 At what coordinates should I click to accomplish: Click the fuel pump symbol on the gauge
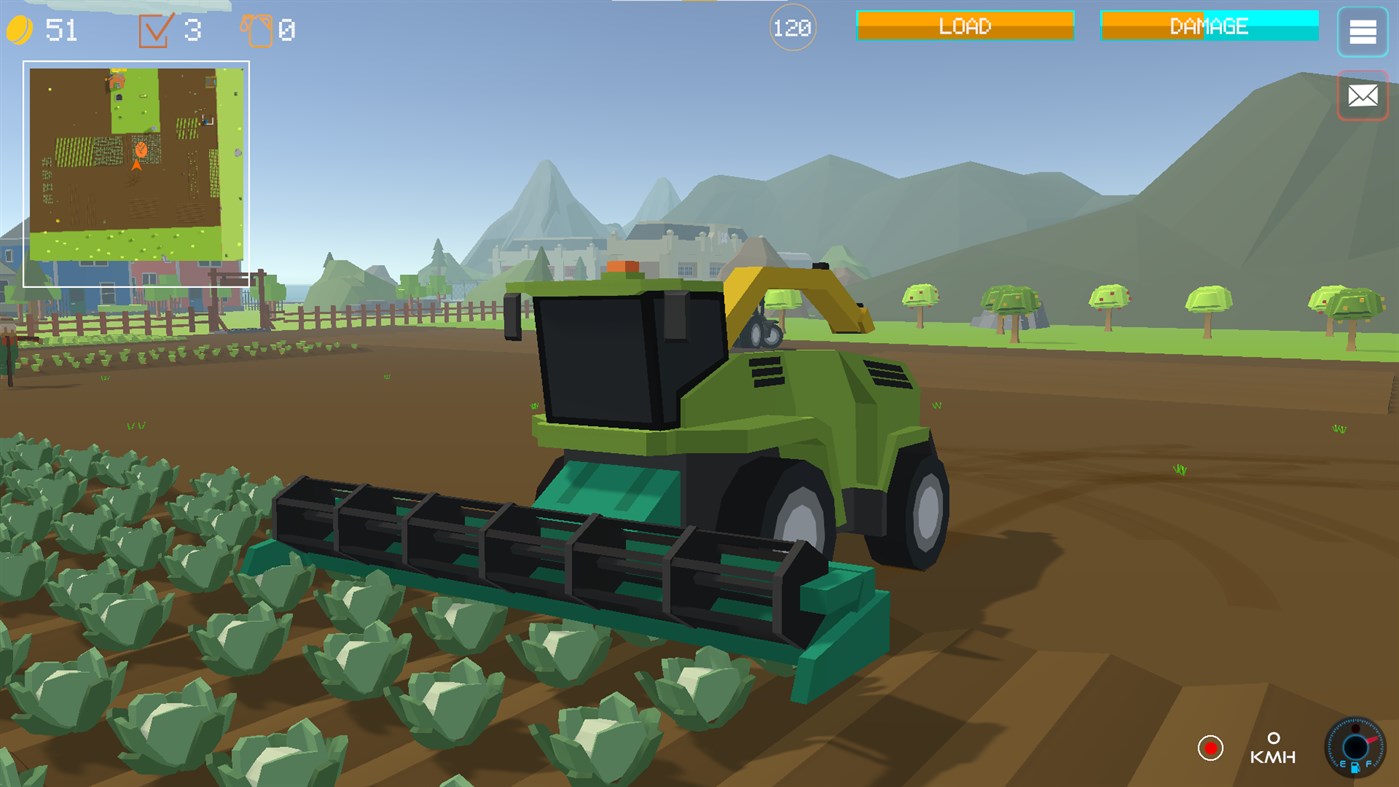pyautogui.click(x=1355, y=768)
